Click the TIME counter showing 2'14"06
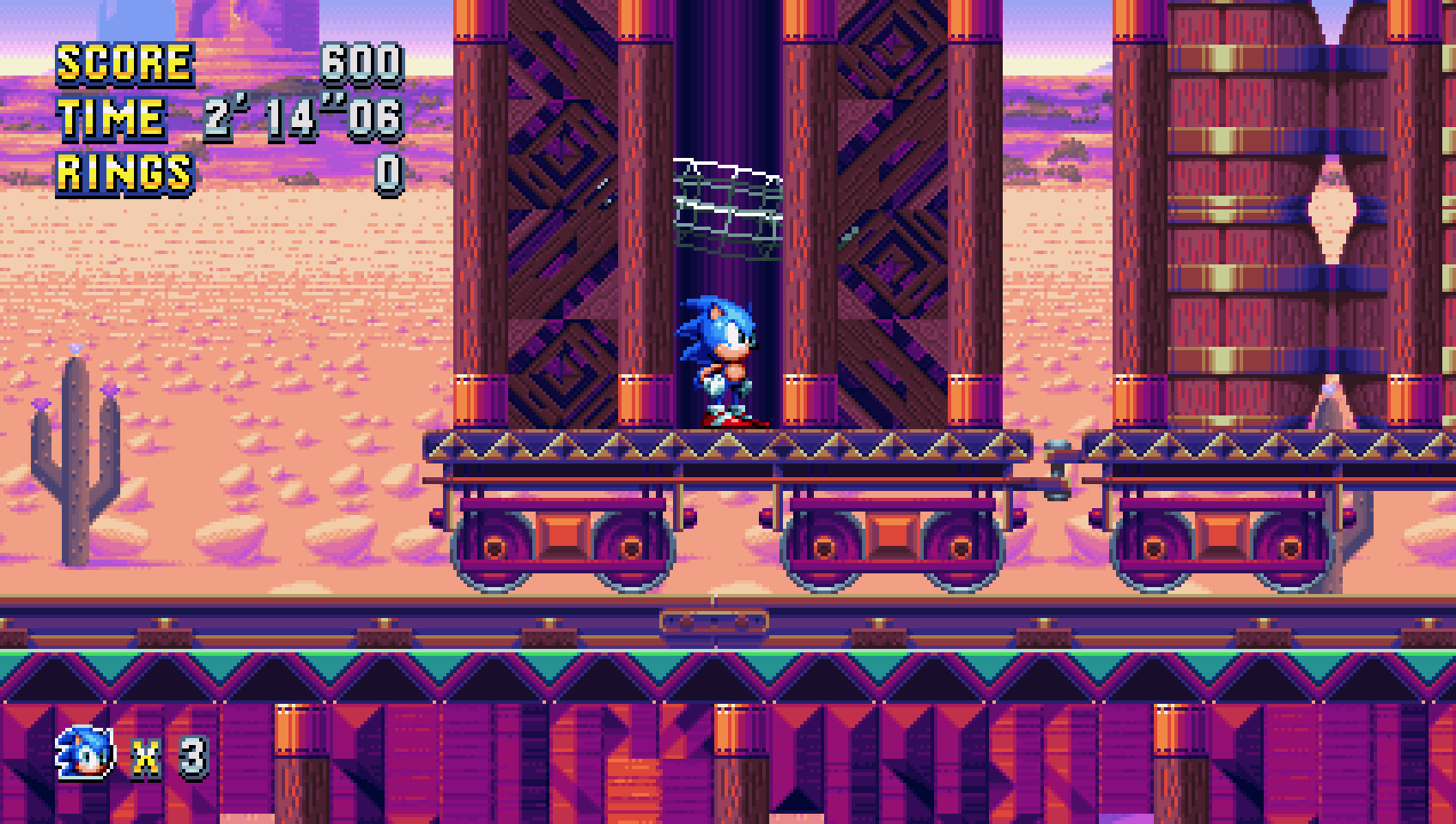Image resolution: width=1456 pixels, height=824 pixels. pyautogui.click(x=305, y=118)
